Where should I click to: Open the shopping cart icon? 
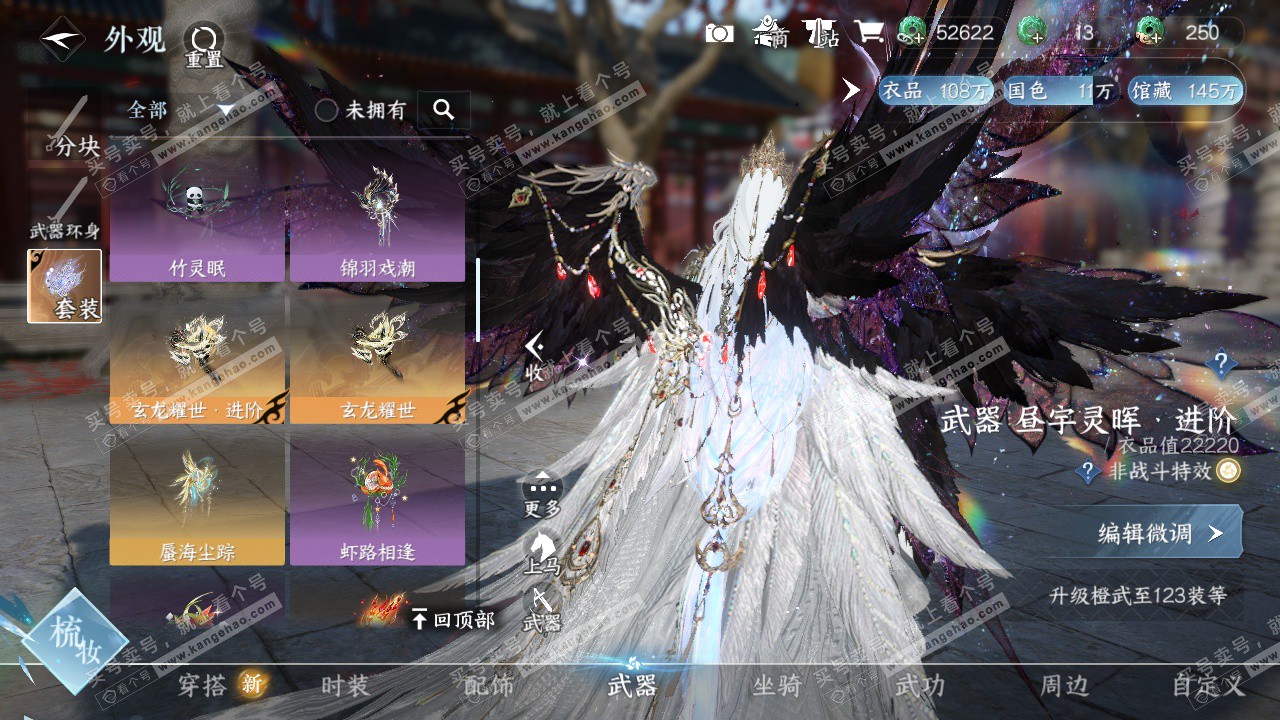point(868,32)
